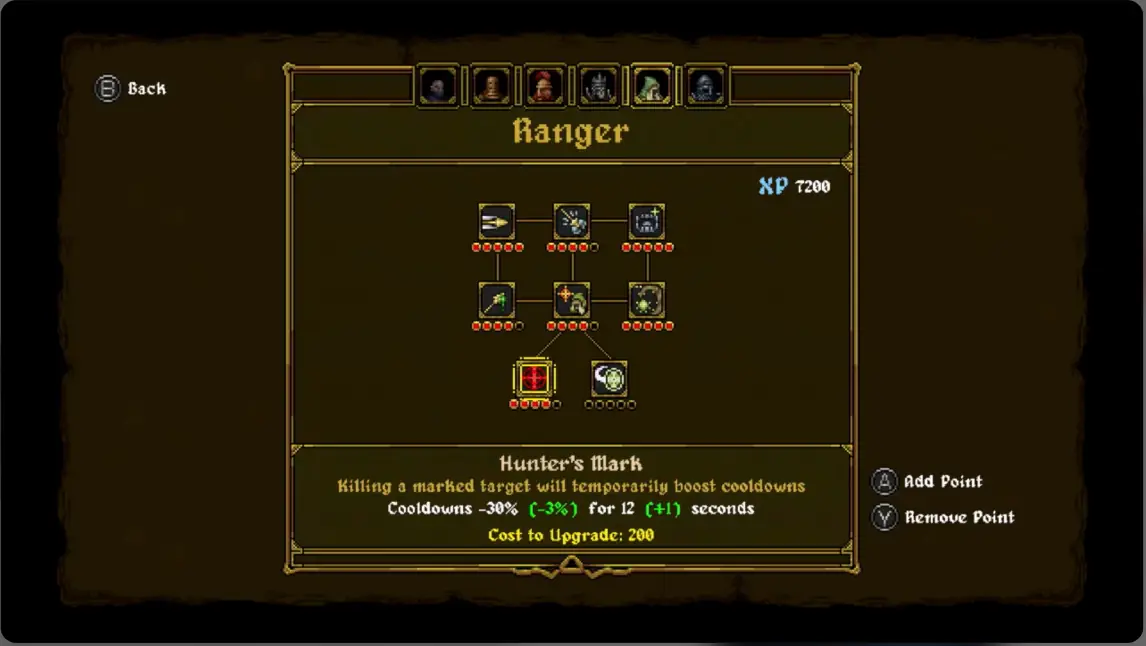Viewport: 1146px width, 646px height.
Task: Select the red crosshair Hunter's Mark skill
Action: point(534,378)
